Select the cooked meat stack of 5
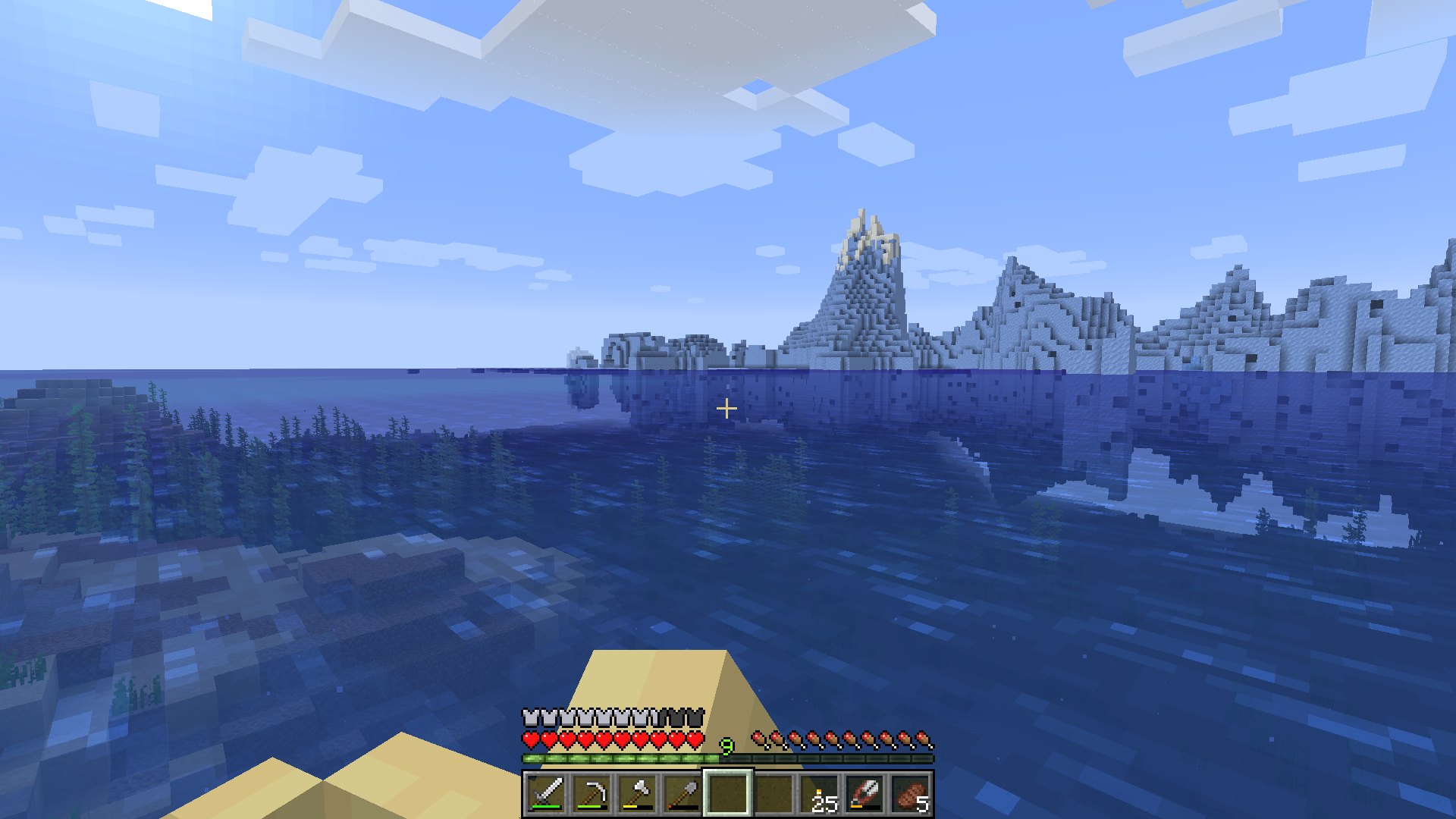The width and height of the screenshot is (1456, 819). tap(911, 794)
